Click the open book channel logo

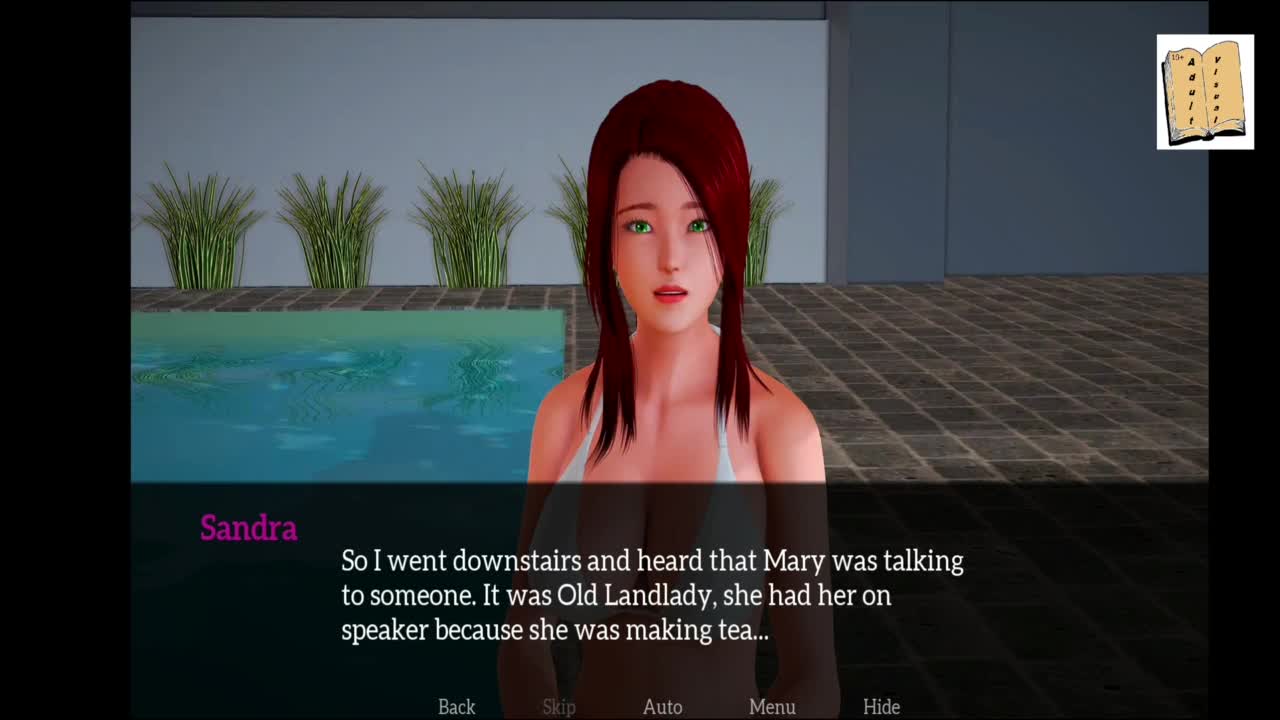[1205, 92]
